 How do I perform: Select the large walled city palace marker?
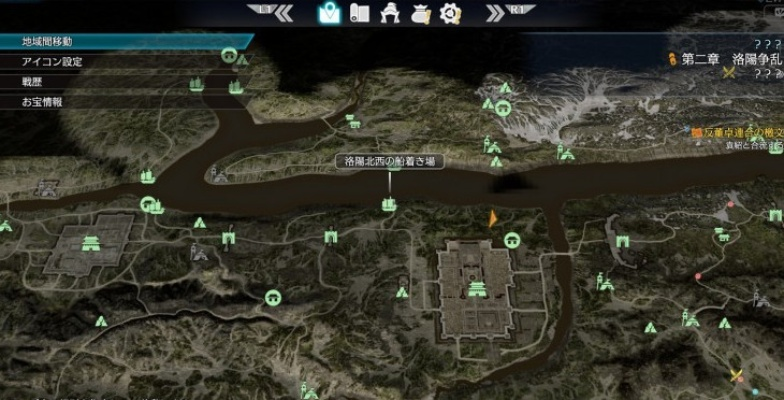(477, 290)
